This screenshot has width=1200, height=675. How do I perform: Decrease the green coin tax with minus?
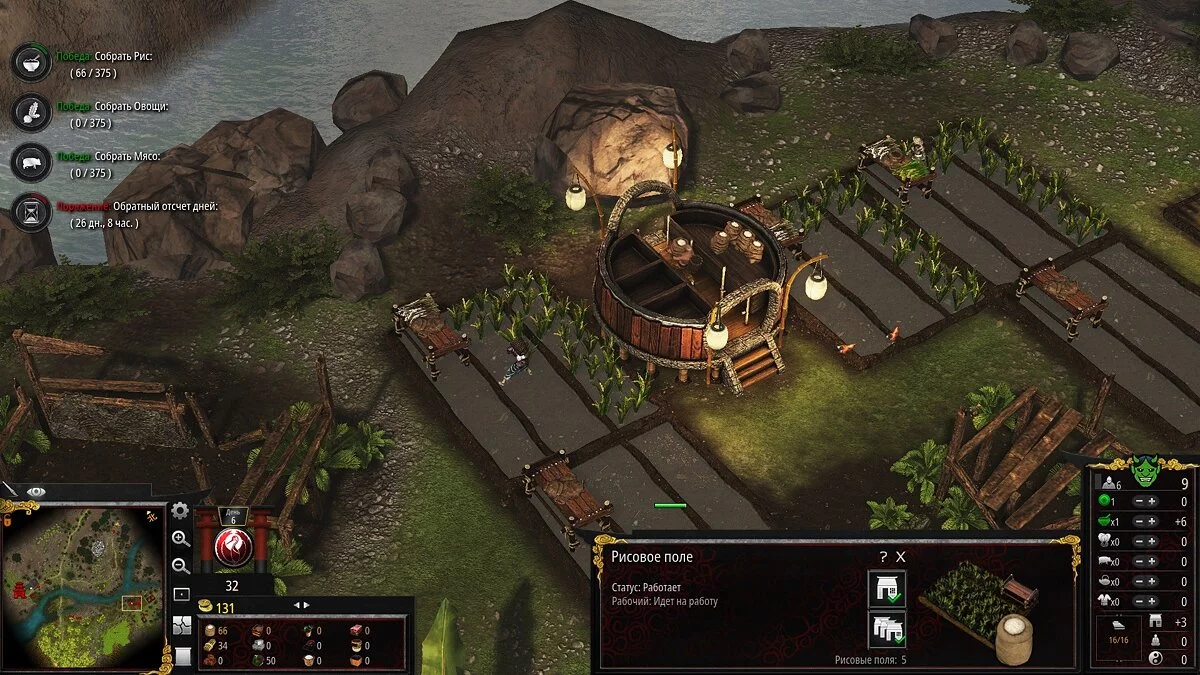[1140, 502]
